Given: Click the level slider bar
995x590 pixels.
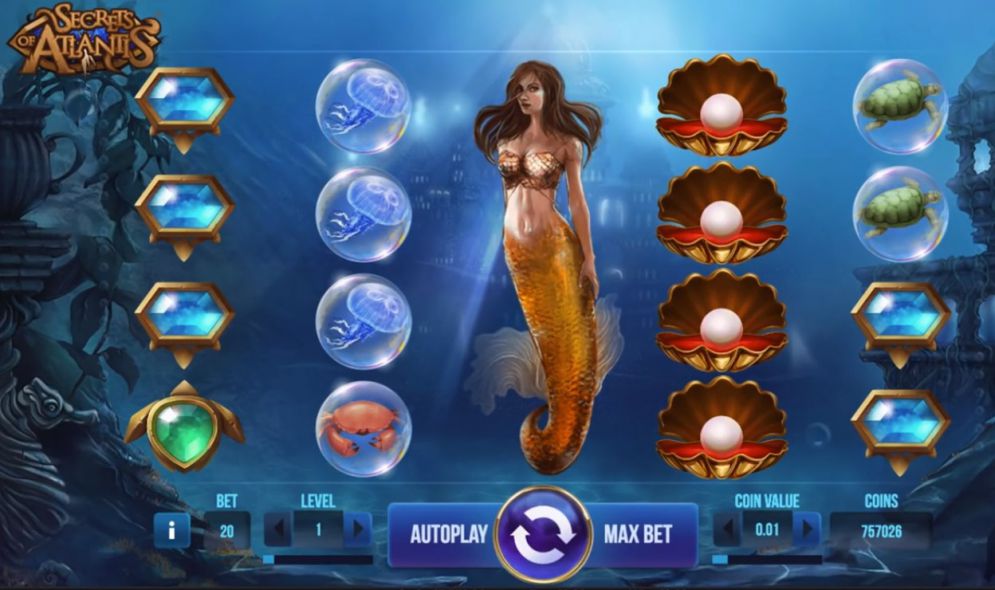Looking at the screenshot, I should click(318, 559).
